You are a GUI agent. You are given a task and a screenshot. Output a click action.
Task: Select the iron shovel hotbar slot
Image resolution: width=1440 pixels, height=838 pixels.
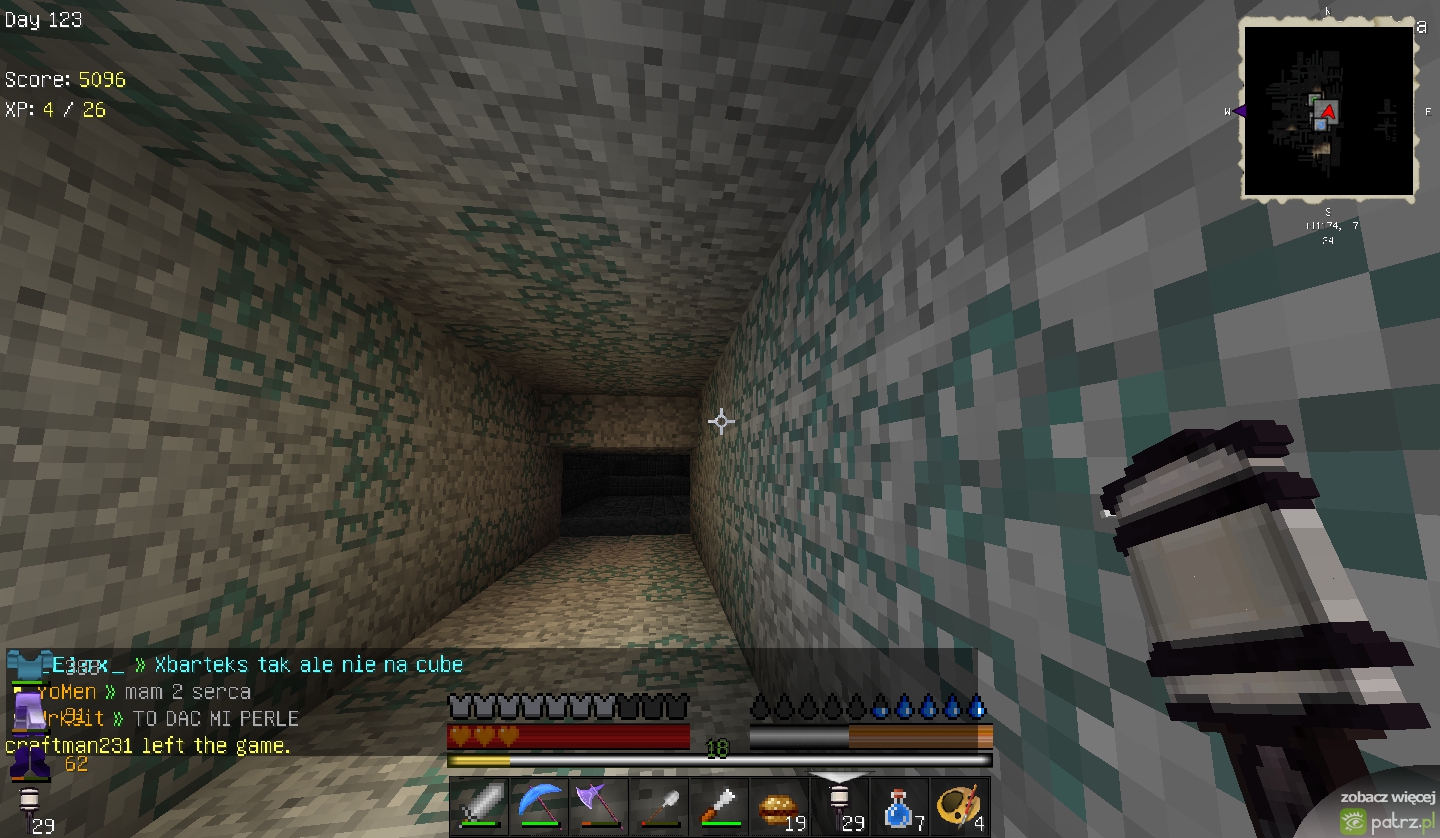pos(658,806)
